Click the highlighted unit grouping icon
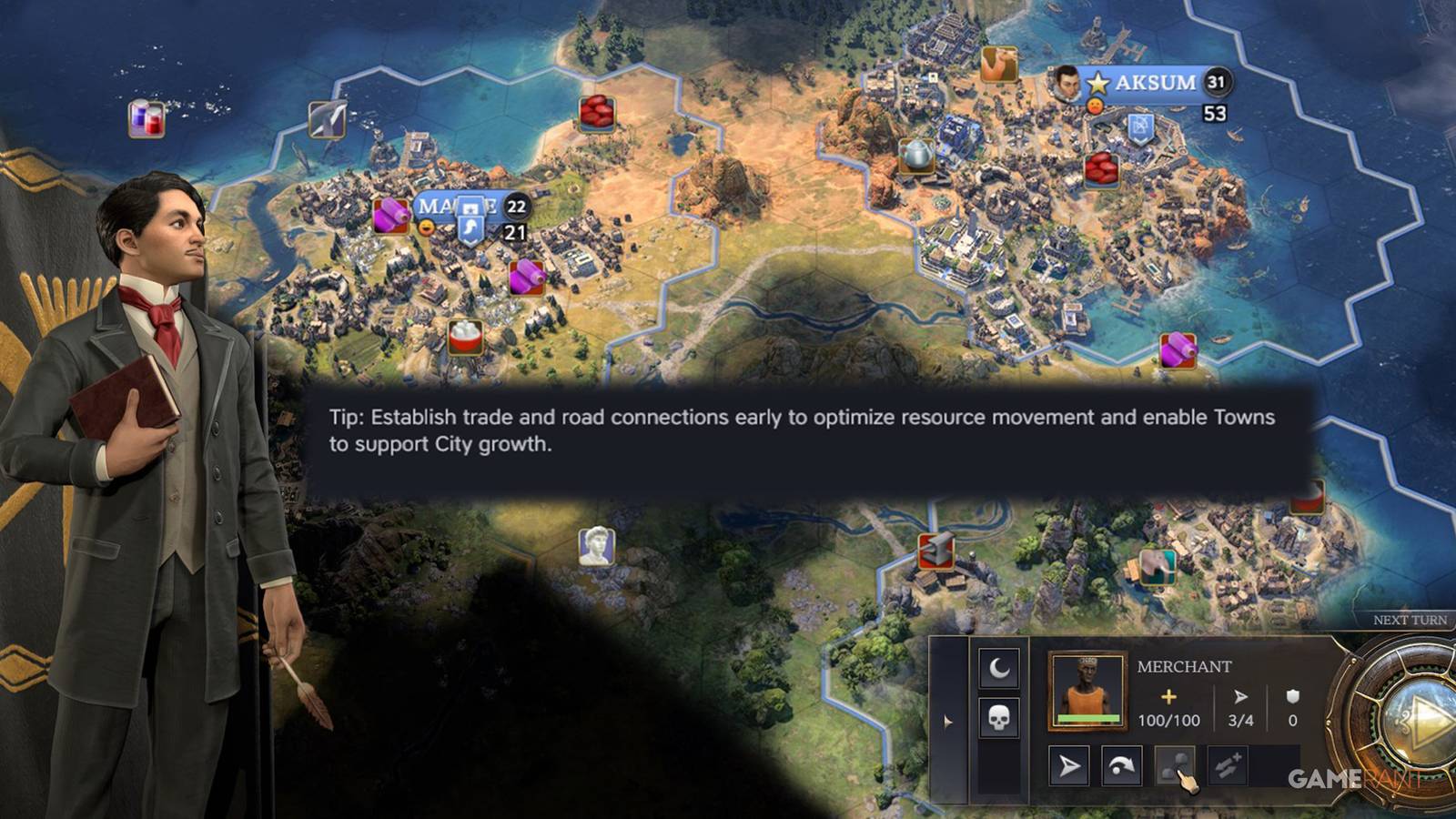This screenshot has height=819, width=1456. coord(1175,766)
